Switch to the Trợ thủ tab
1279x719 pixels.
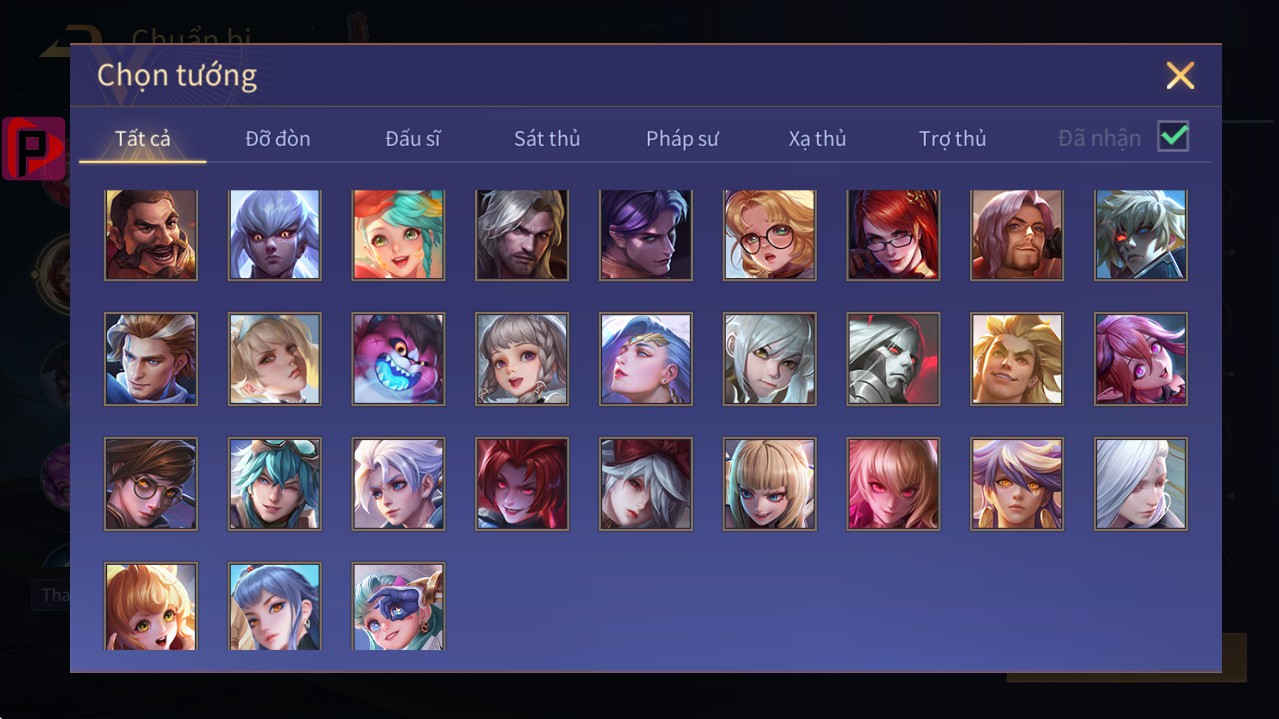(x=952, y=138)
